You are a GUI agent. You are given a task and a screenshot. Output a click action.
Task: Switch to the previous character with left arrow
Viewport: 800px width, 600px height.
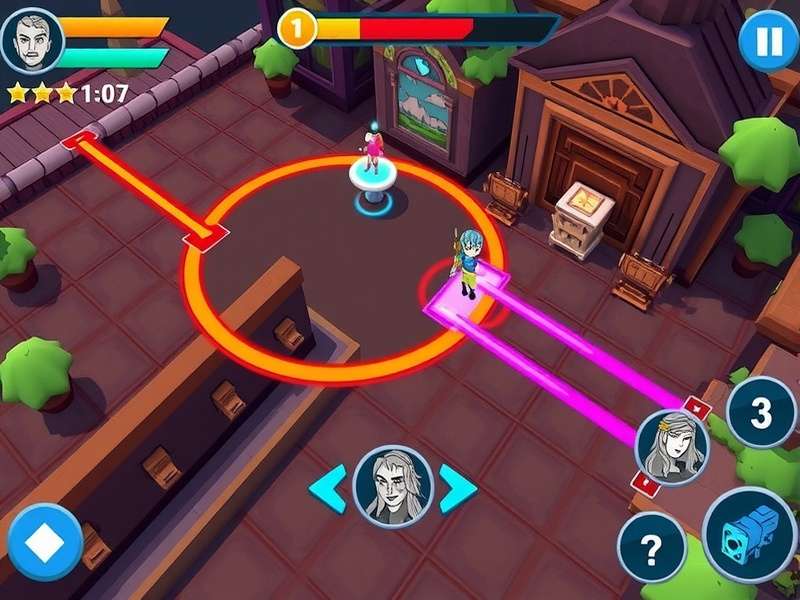click(x=328, y=487)
